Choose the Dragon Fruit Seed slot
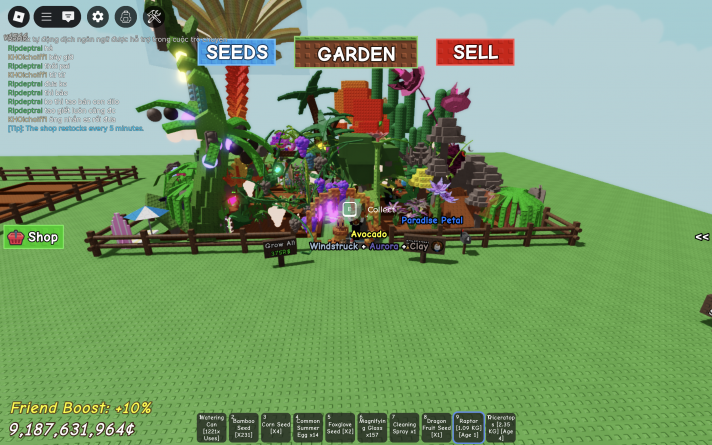Viewport: 712px width, 445px height. (436, 427)
